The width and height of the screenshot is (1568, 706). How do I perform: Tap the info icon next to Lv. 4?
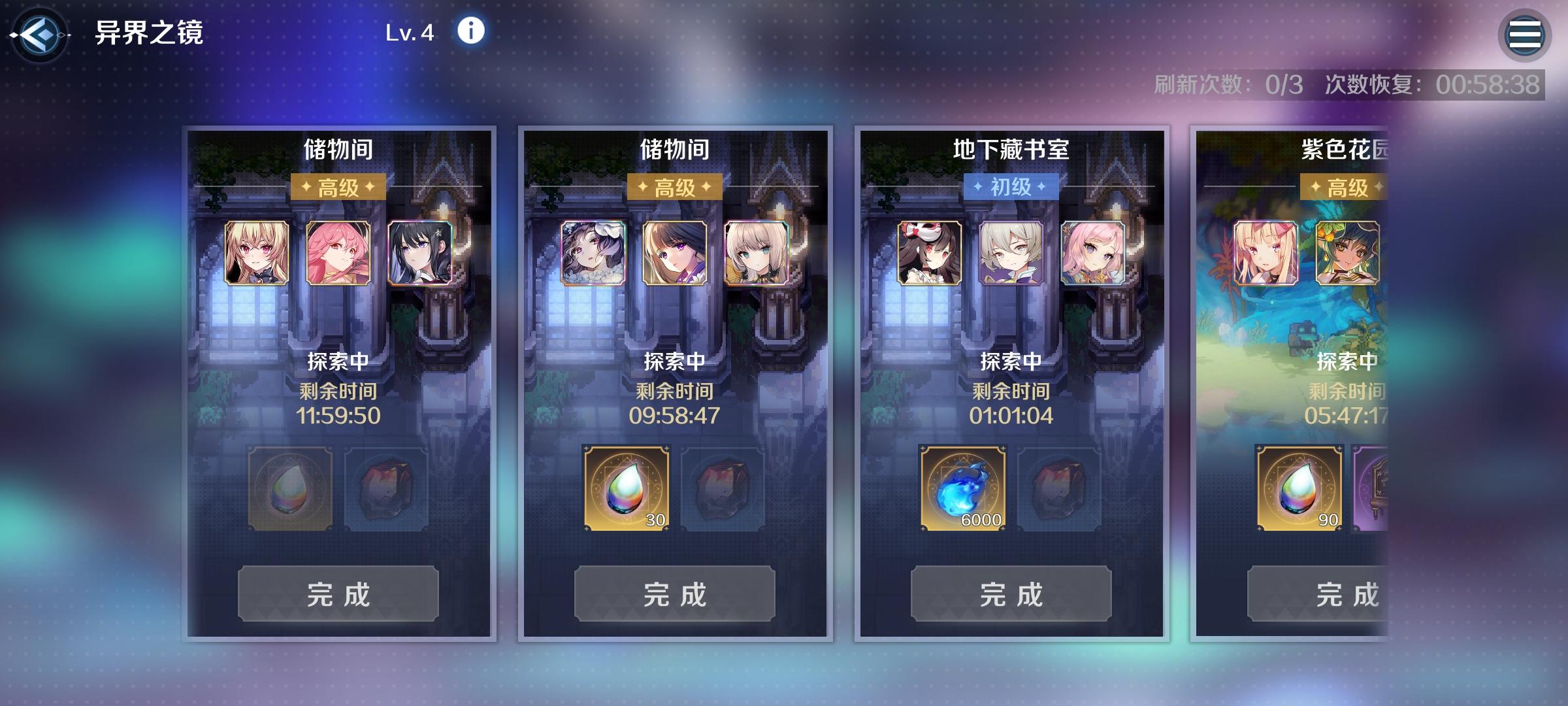[x=470, y=31]
